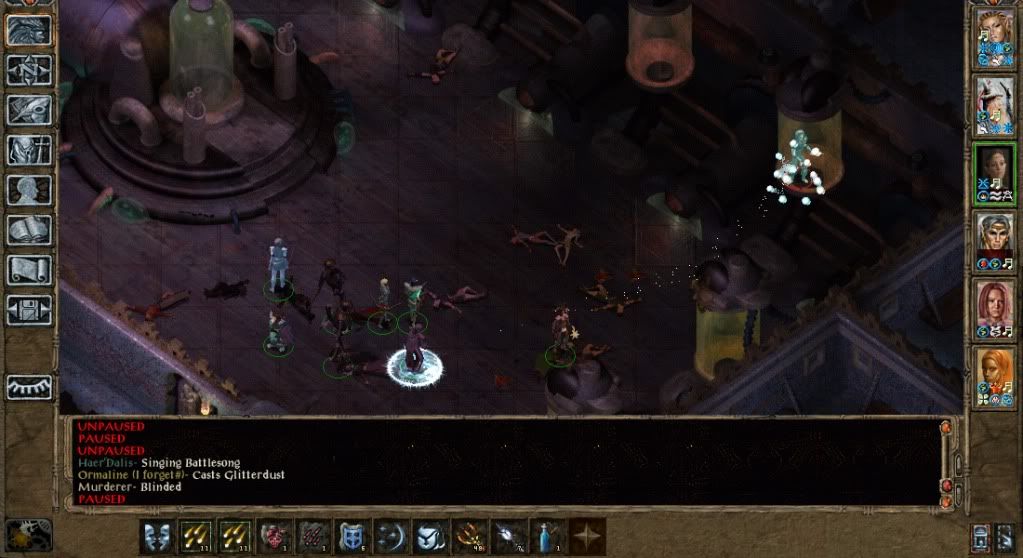Rest the party with the closed-eye button
1023x558 pixels.
coord(29,387)
